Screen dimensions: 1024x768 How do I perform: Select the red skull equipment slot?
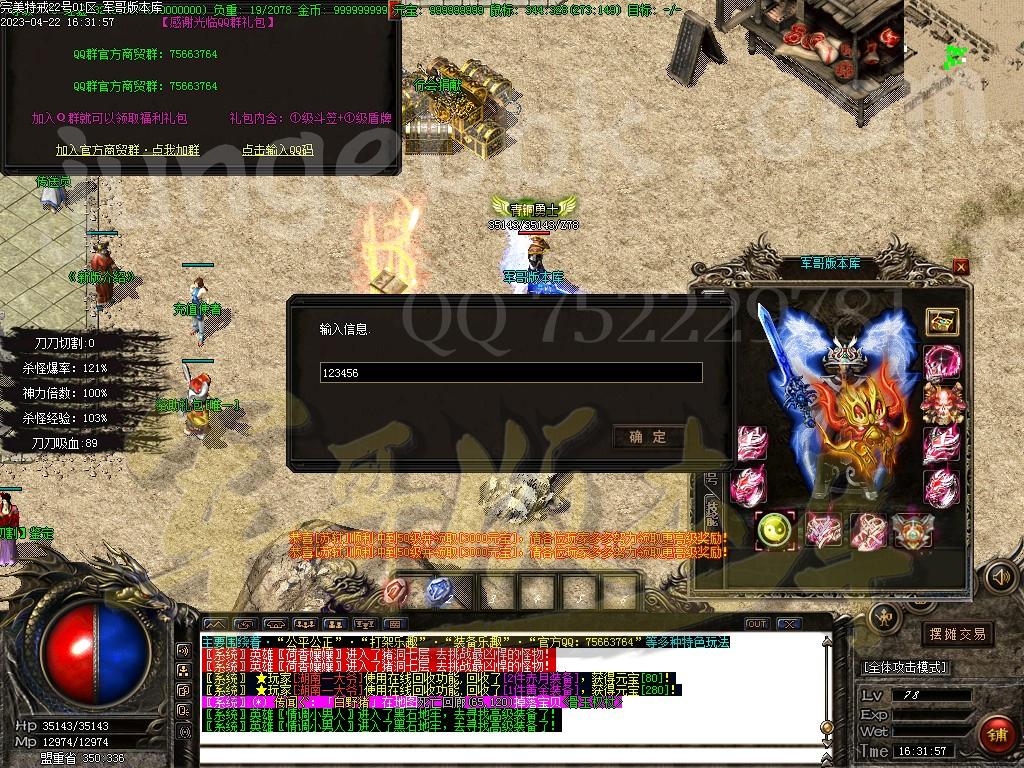click(941, 401)
